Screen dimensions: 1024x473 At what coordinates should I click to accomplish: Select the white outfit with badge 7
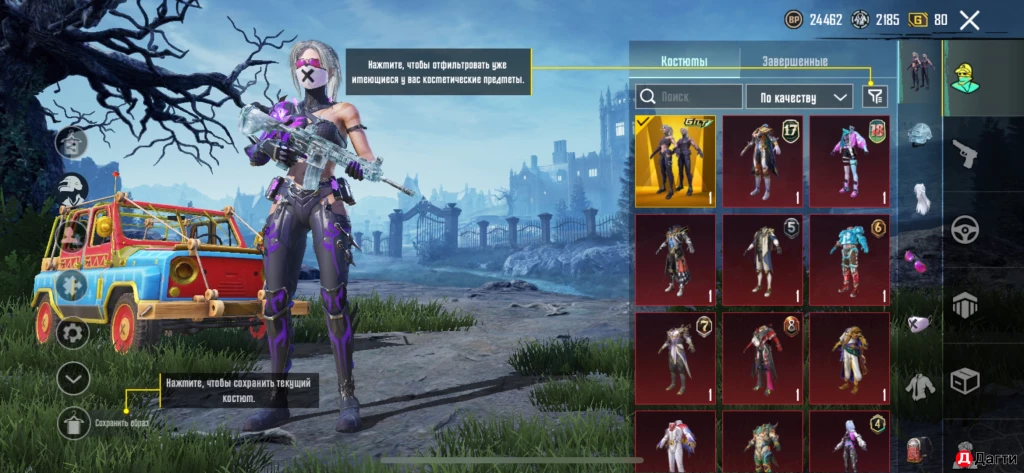pos(675,357)
